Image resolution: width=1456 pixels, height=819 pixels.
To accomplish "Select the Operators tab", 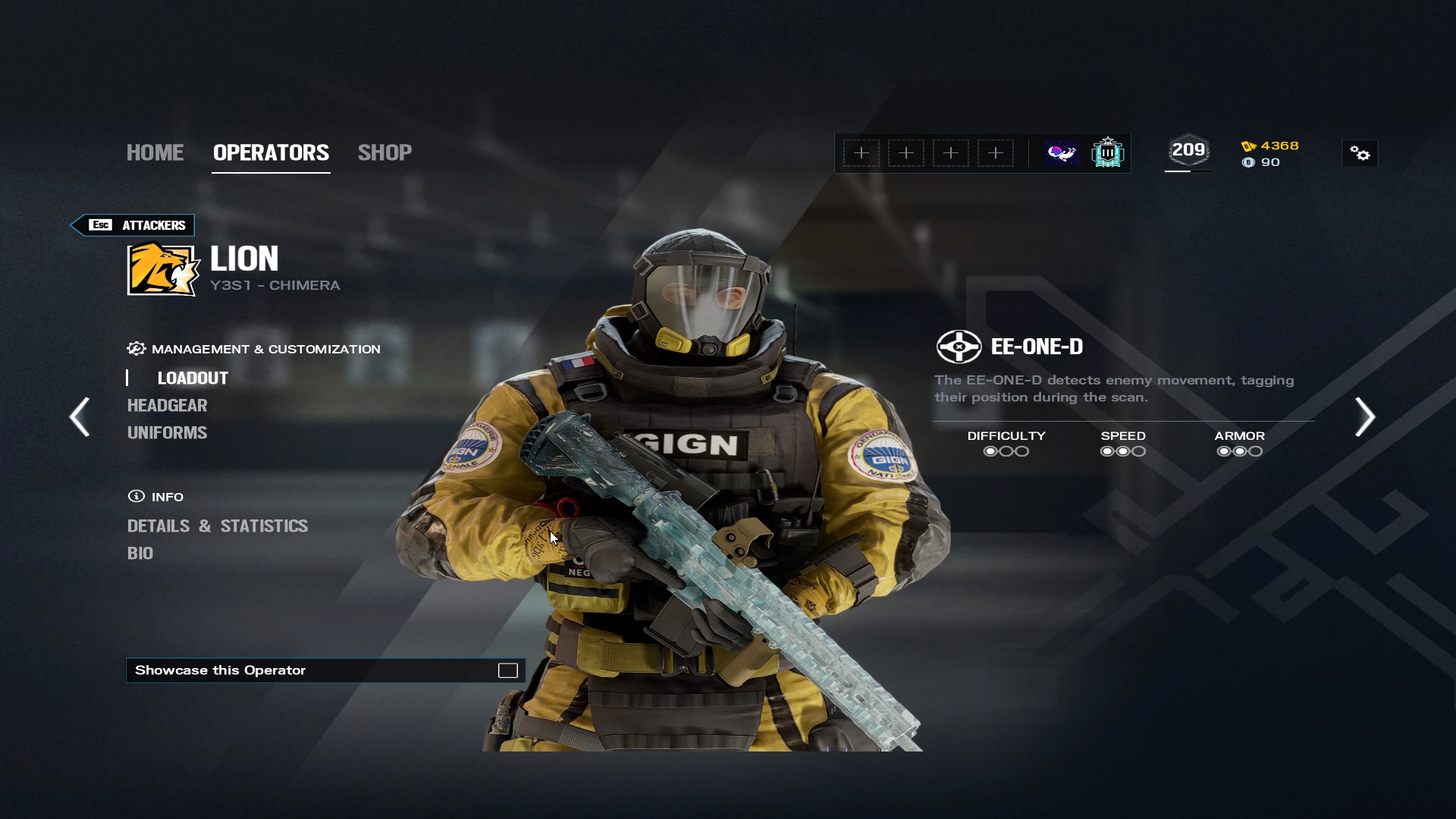I will click(271, 152).
